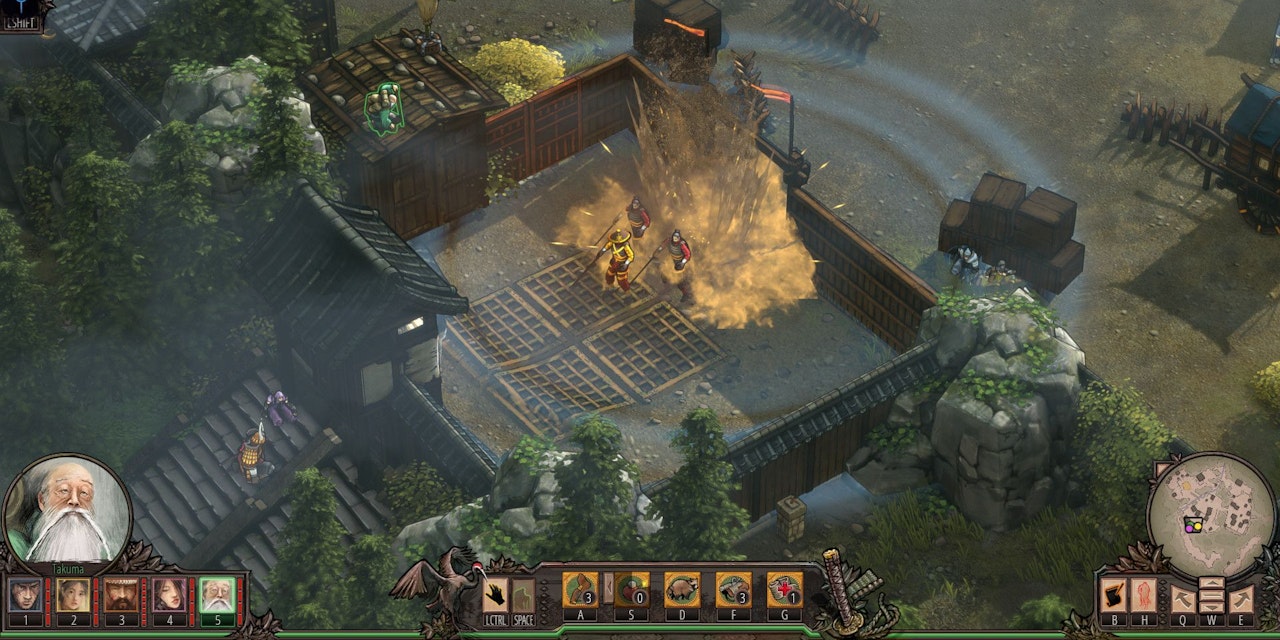
Task: Select Hayato's portrait in the party bar
Action: click(25, 595)
